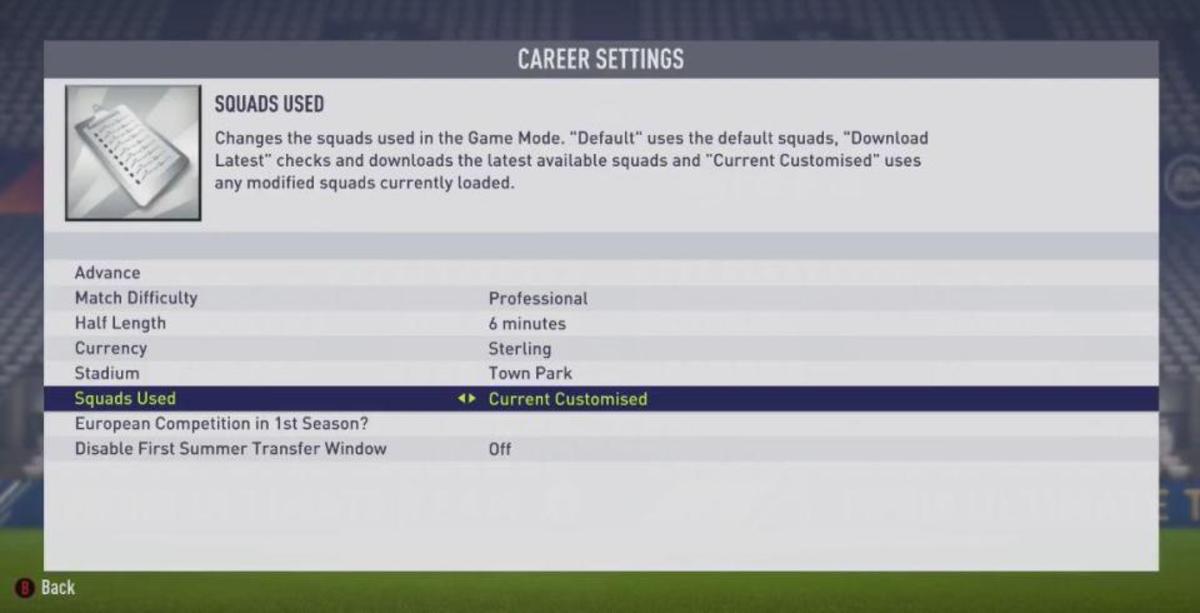
Task: Select the Half Length setting
Action: (120, 323)
